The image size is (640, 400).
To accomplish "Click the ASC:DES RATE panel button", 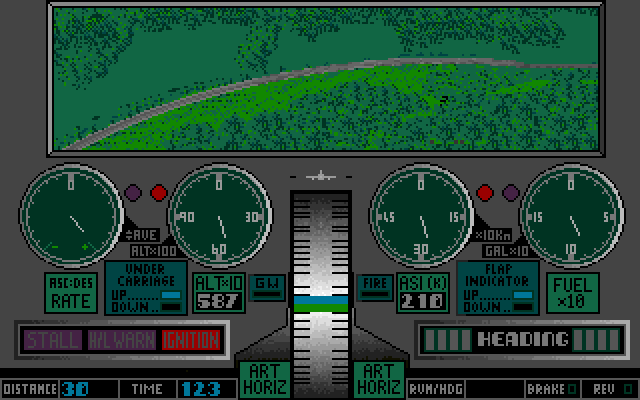I will [x=71, y=293].
